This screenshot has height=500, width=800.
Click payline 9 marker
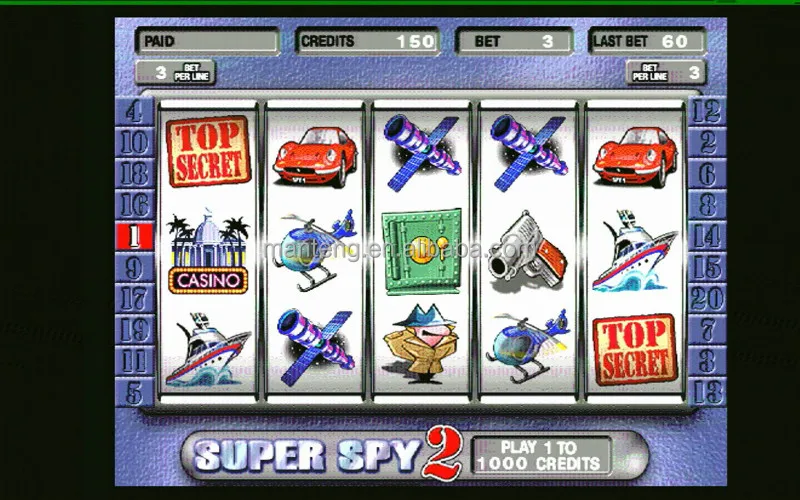[133, 268]
